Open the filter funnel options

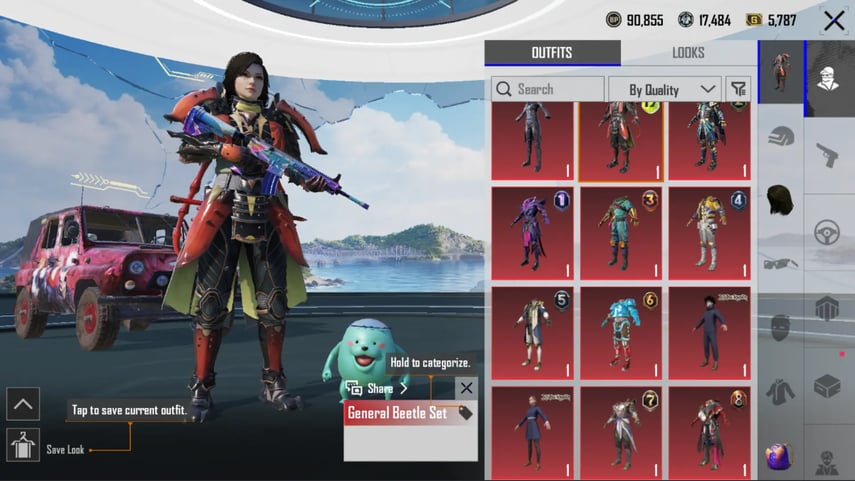point(738,89)
